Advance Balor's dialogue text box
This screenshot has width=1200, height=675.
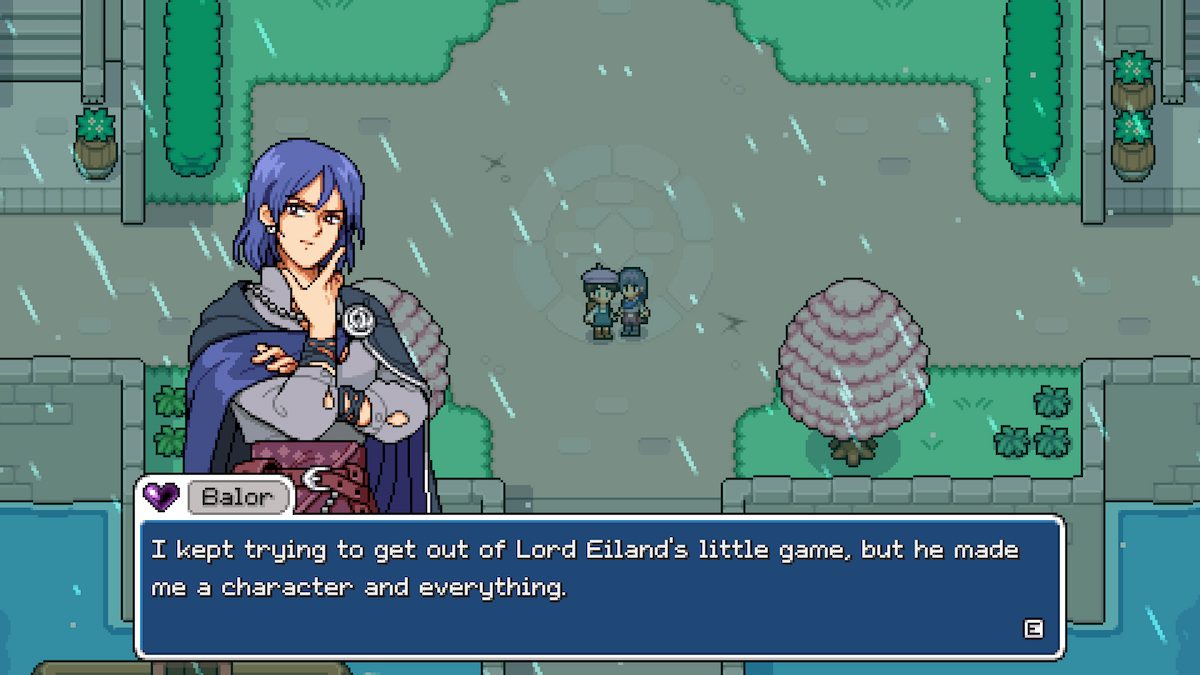[x=1033, y=628]
